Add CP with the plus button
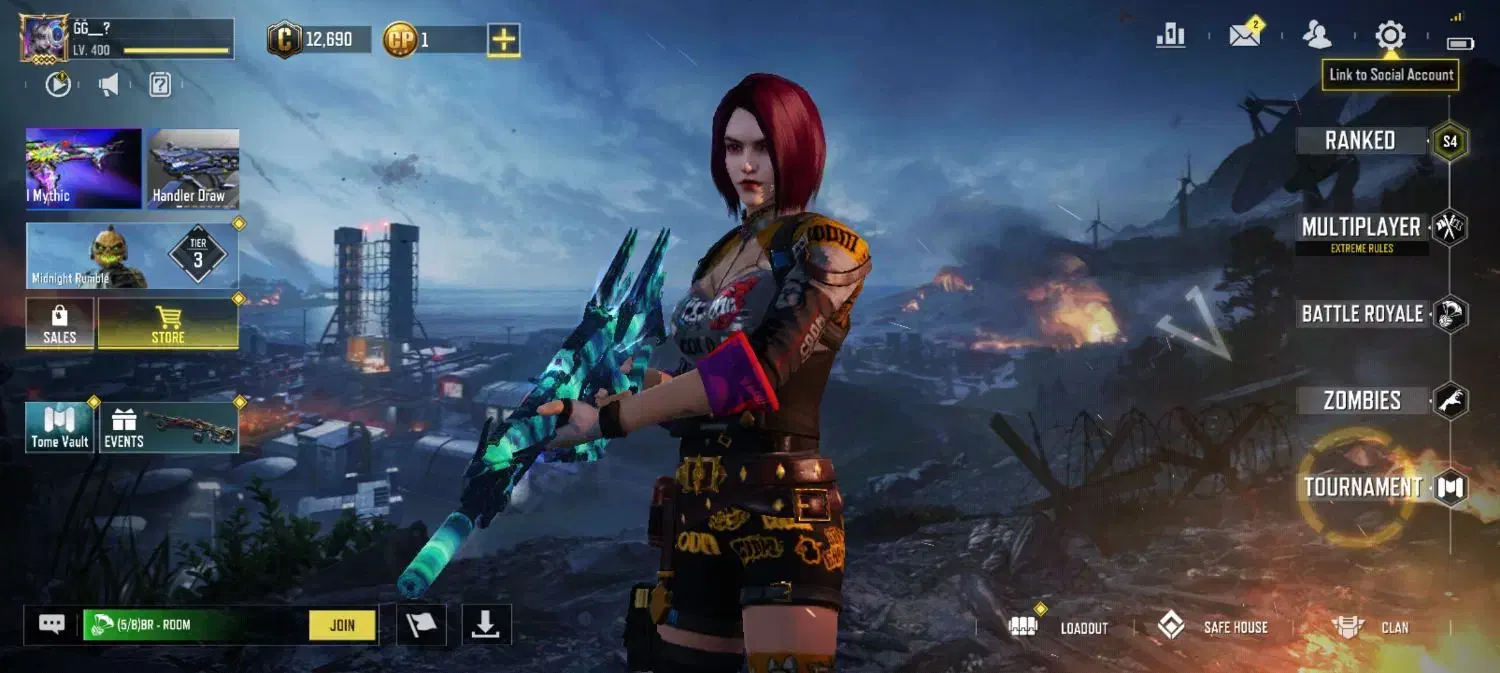The width and height of the screenshot is (1500, 673). tap(503, 40)
